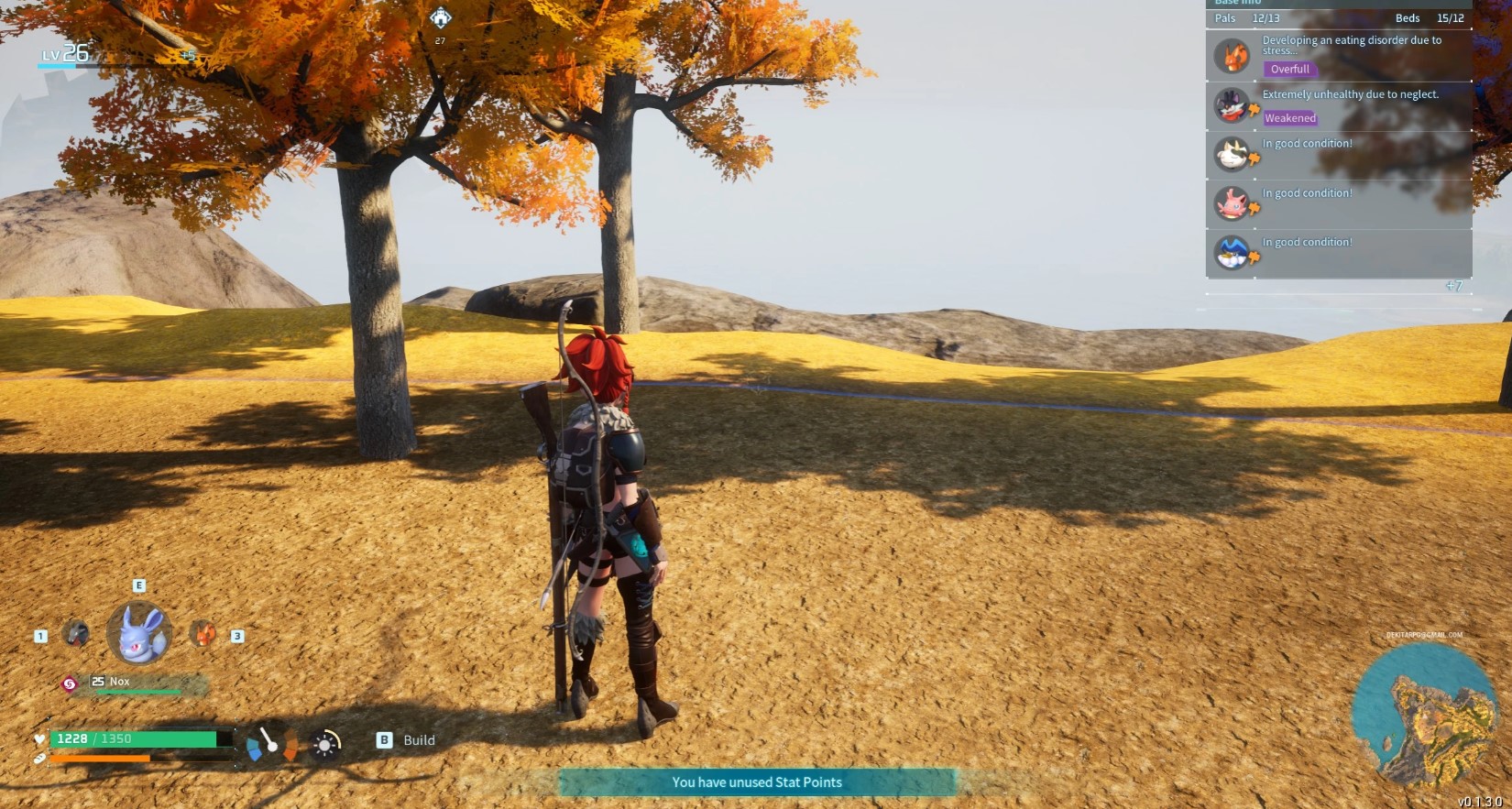Click the base marker on the compass
This screenshot has width=1512, height=809.
pos(441,17)
